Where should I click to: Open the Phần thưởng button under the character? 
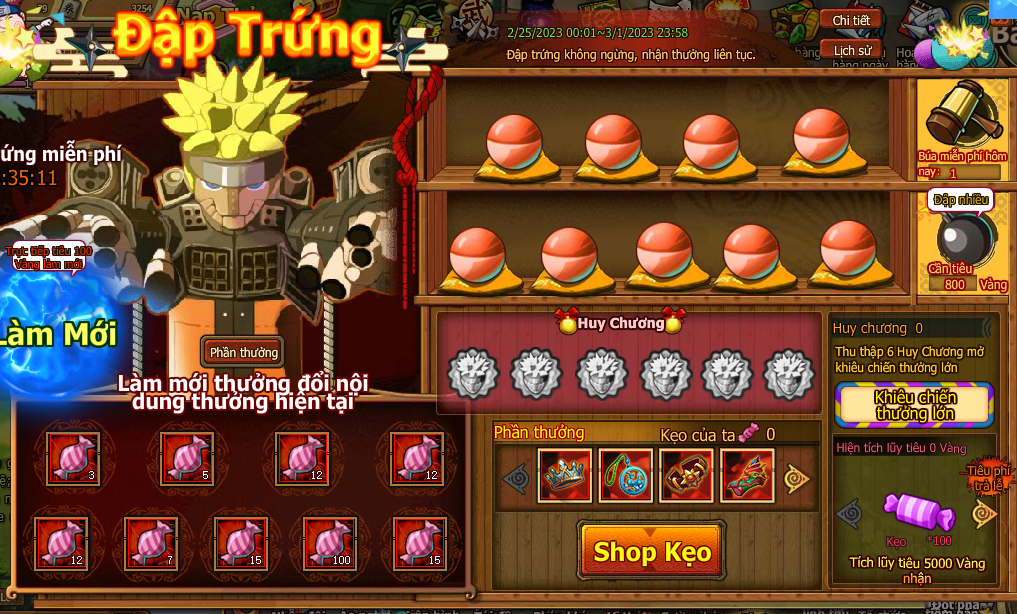pyautogui.click(x=244, y=352)
